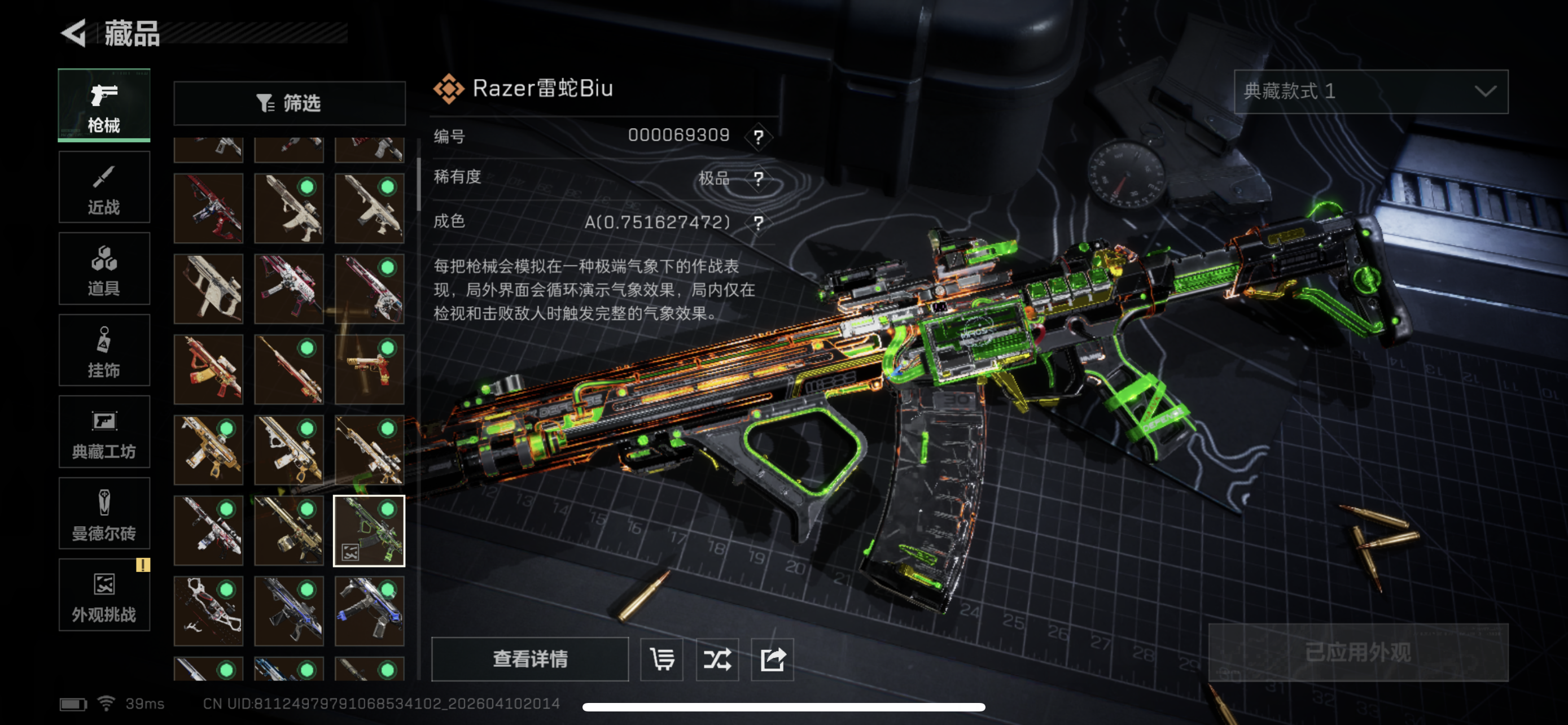Select the highlighted green rifle thumbnail
This screenshot has width=1568, height=725.
(370, 530)
